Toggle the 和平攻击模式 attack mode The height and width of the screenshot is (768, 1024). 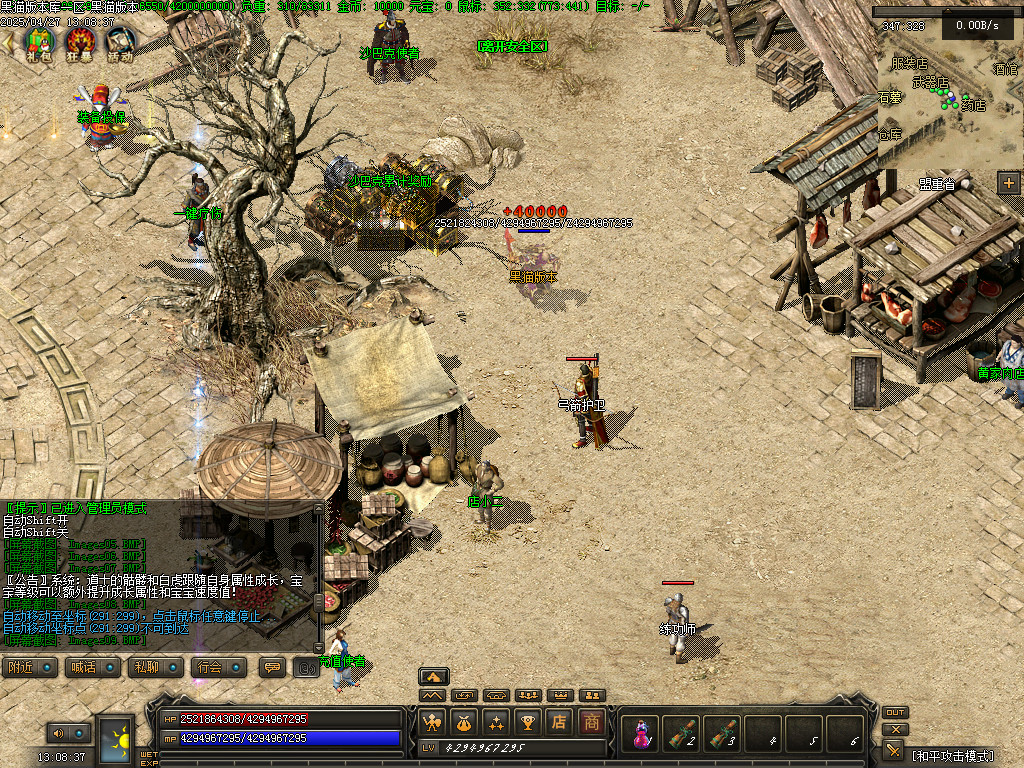tap(953, 754)
